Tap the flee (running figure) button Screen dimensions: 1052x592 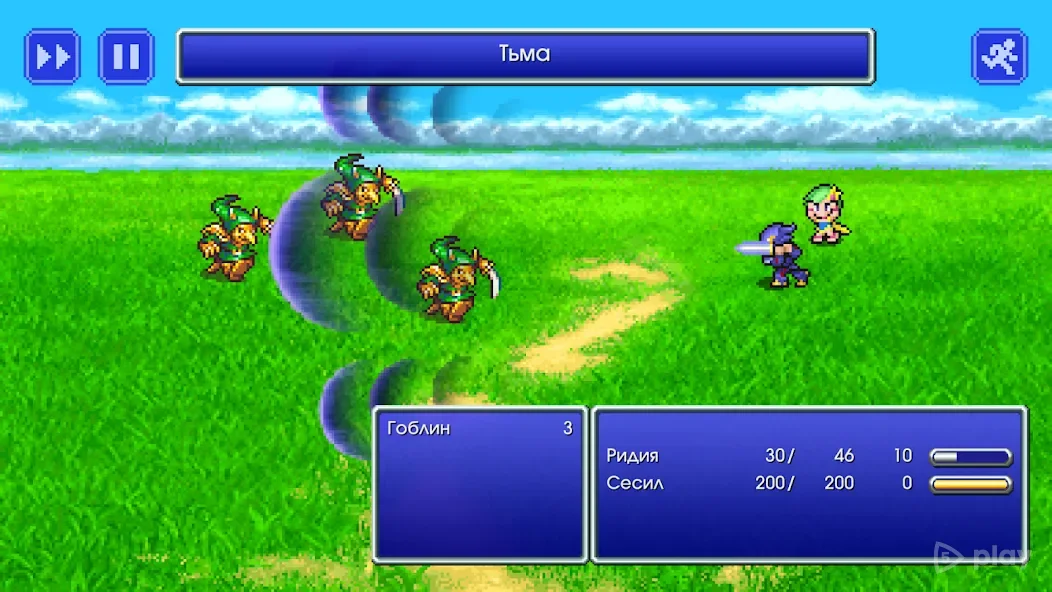999,56
